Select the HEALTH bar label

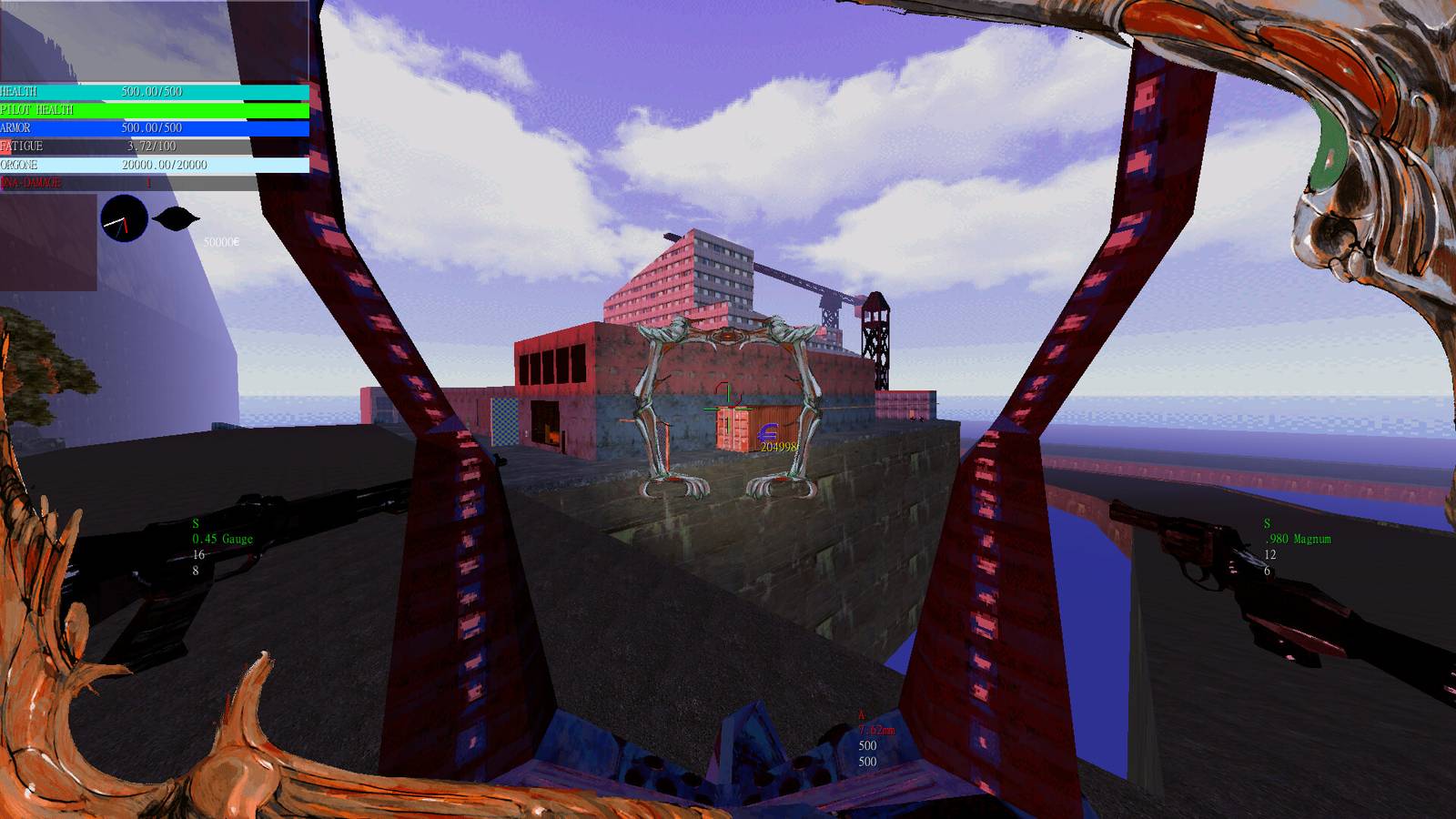coord(18,91)
